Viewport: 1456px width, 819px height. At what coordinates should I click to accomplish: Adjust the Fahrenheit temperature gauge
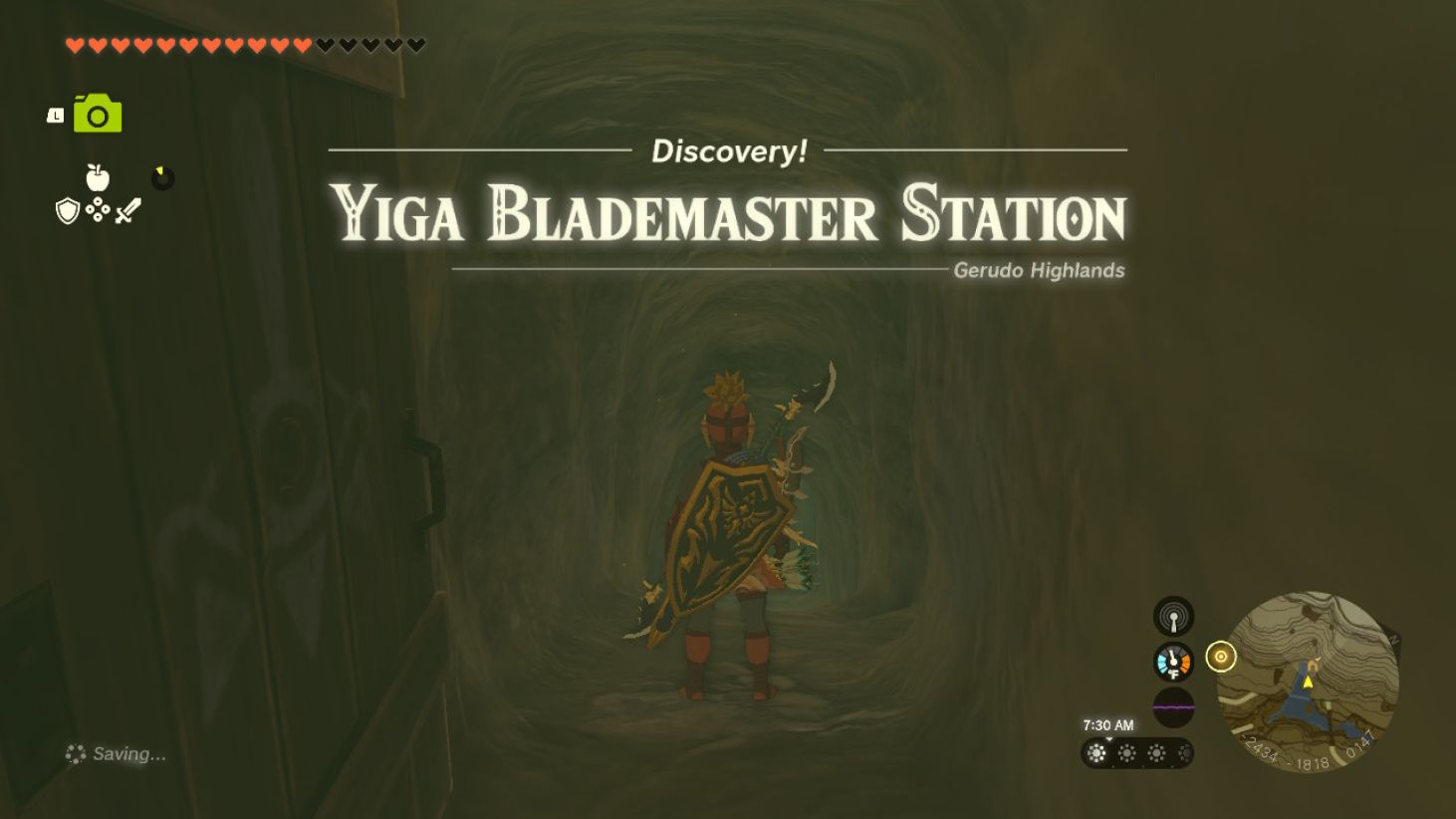coord(1173,661)
